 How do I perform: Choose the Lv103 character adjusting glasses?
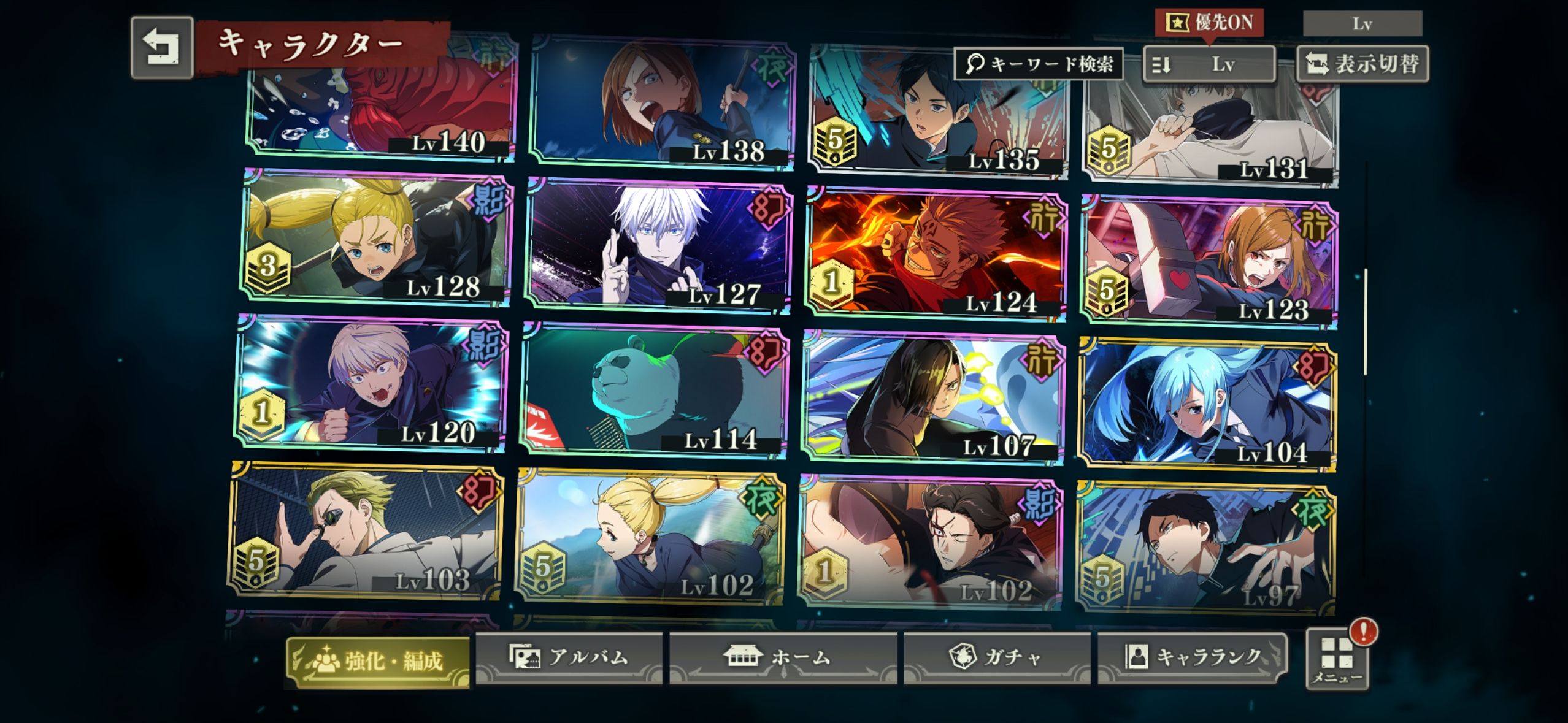click(366, 530)
